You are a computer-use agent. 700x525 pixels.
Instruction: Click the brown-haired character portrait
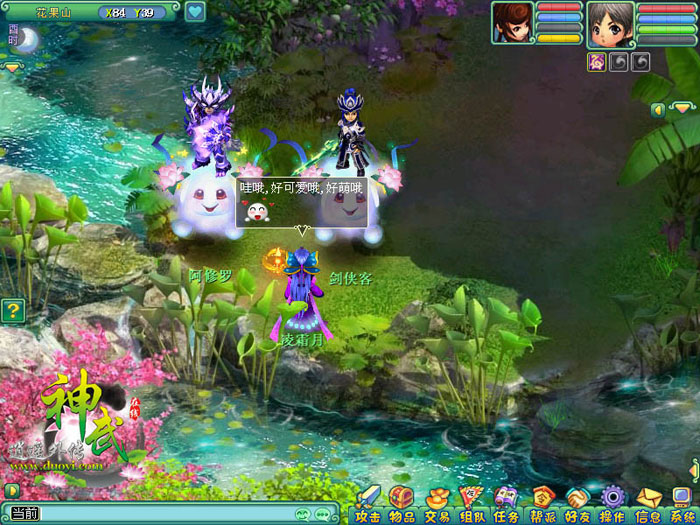(511, 22)
